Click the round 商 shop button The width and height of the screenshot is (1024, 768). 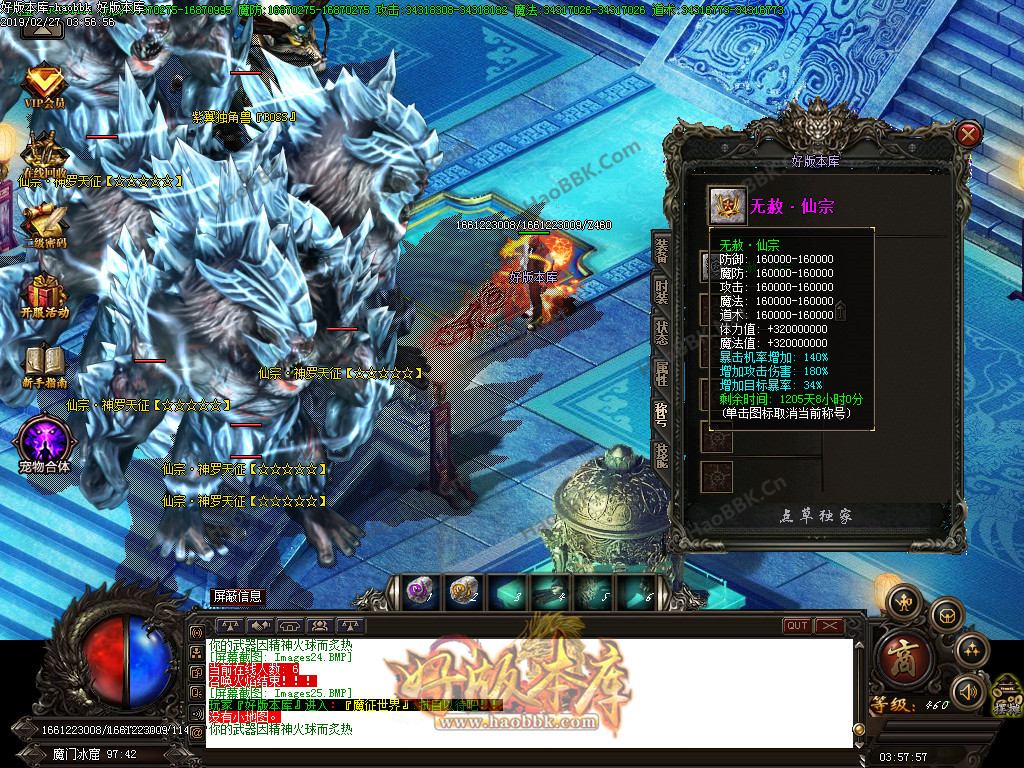click(906, 655)
